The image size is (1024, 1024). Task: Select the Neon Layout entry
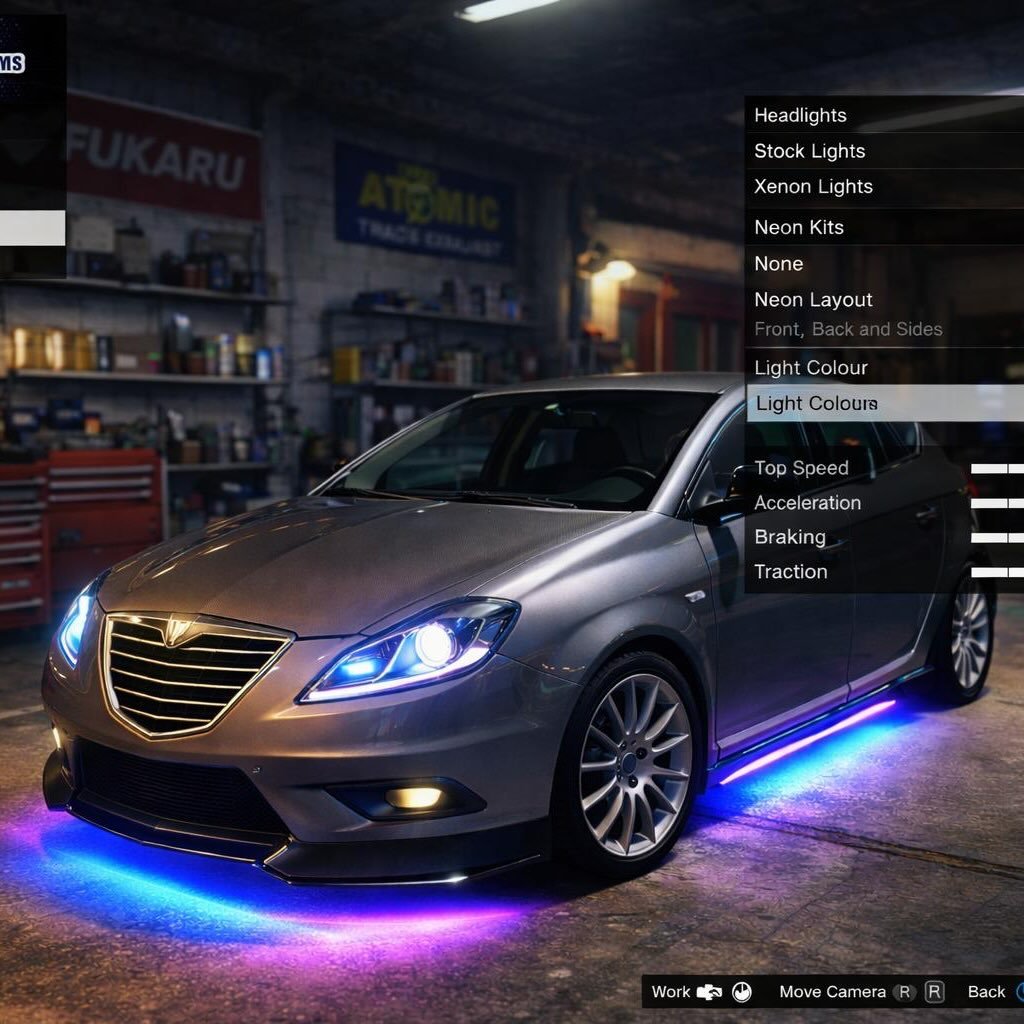pyautogui.click(x=814, y=300)
